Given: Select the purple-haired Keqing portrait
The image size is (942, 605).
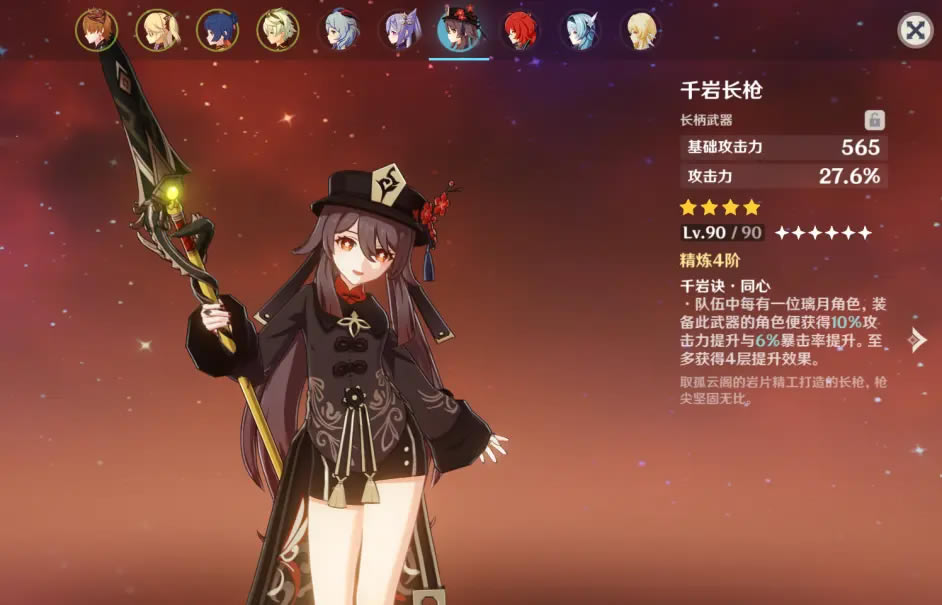Looking at the screenshot, I should 399,30.
